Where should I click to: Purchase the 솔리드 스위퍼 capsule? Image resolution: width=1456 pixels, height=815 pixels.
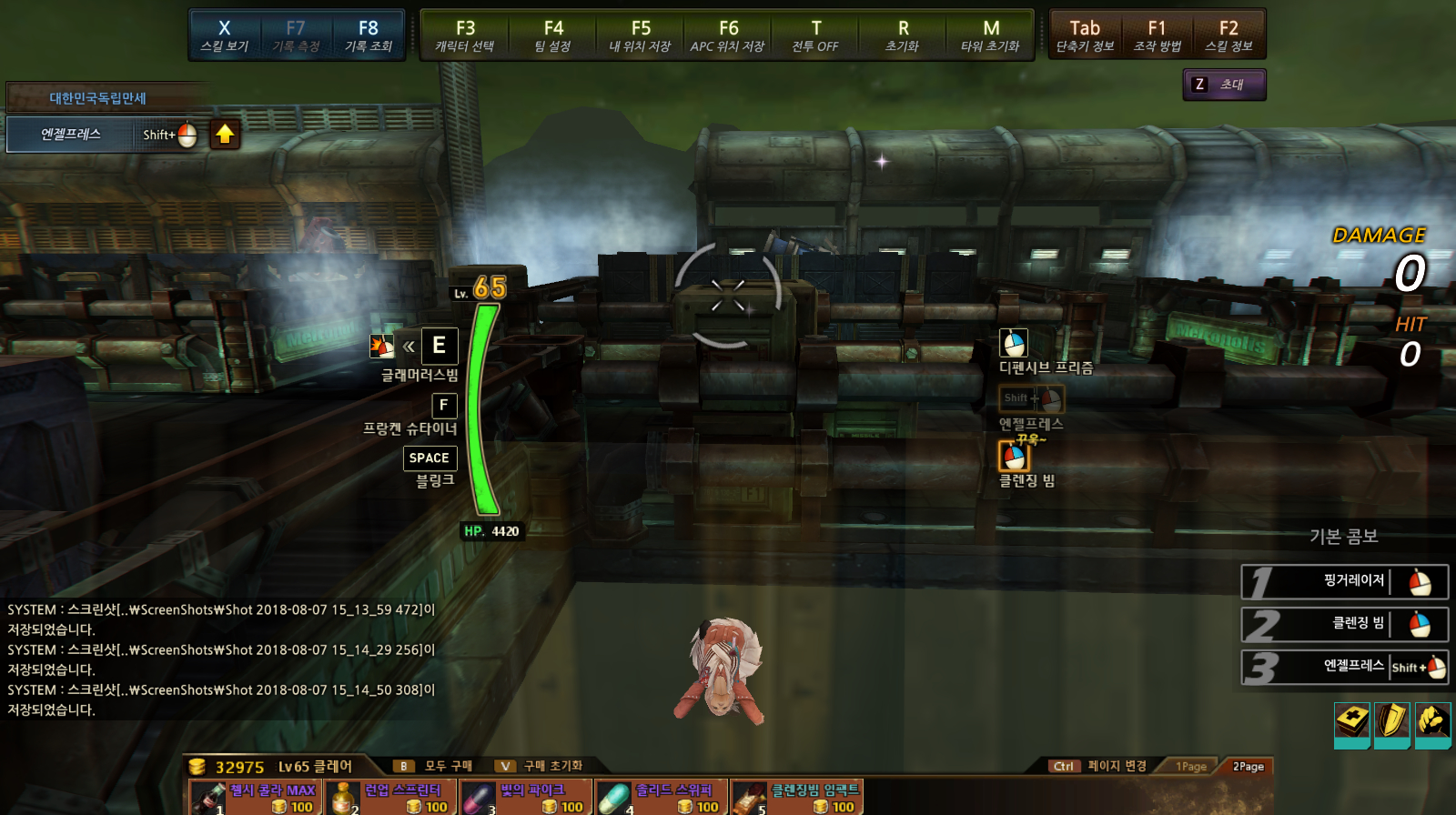[x=662, y=798]
